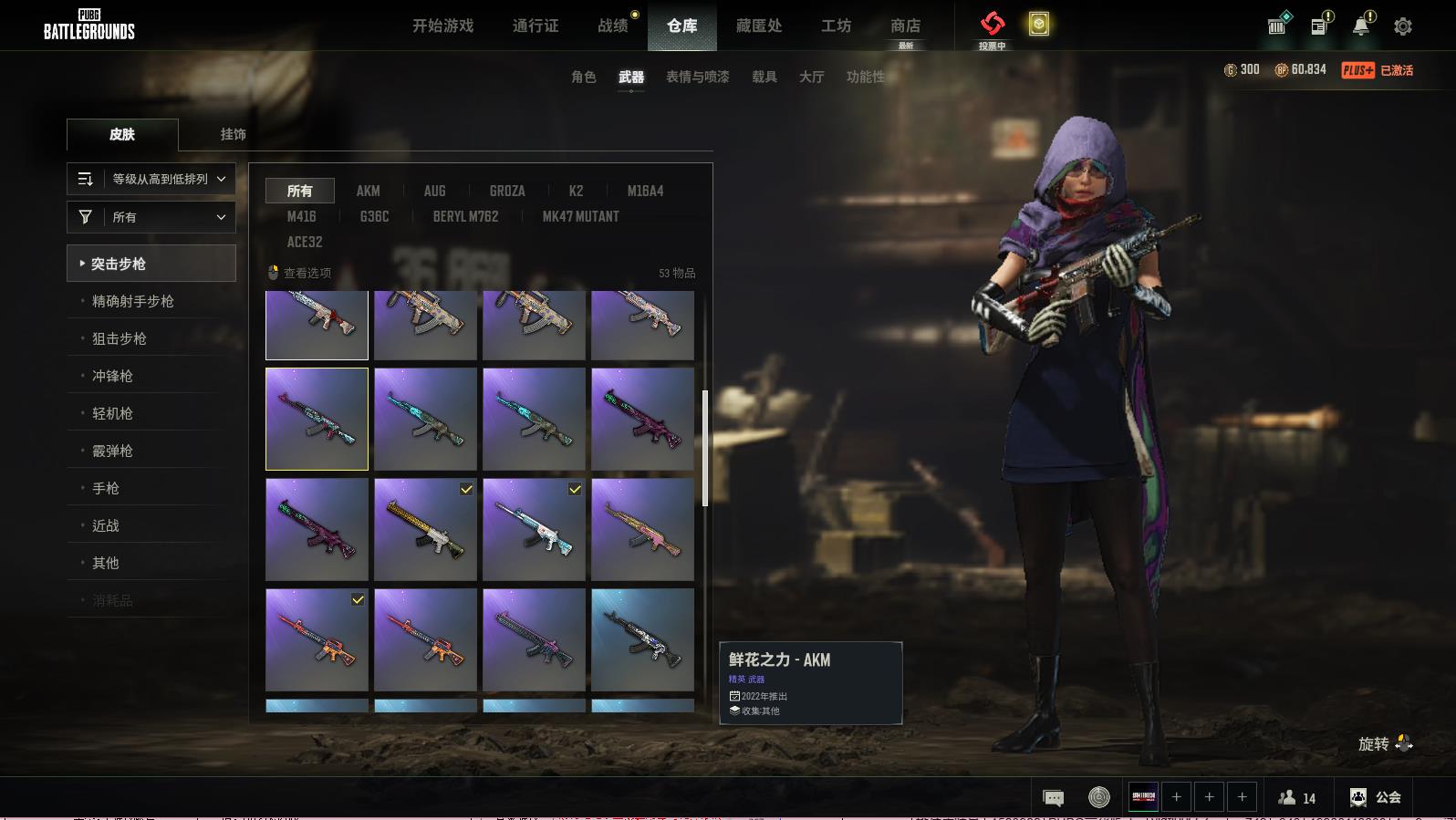Open the settings gear icon

point(1403,26)
